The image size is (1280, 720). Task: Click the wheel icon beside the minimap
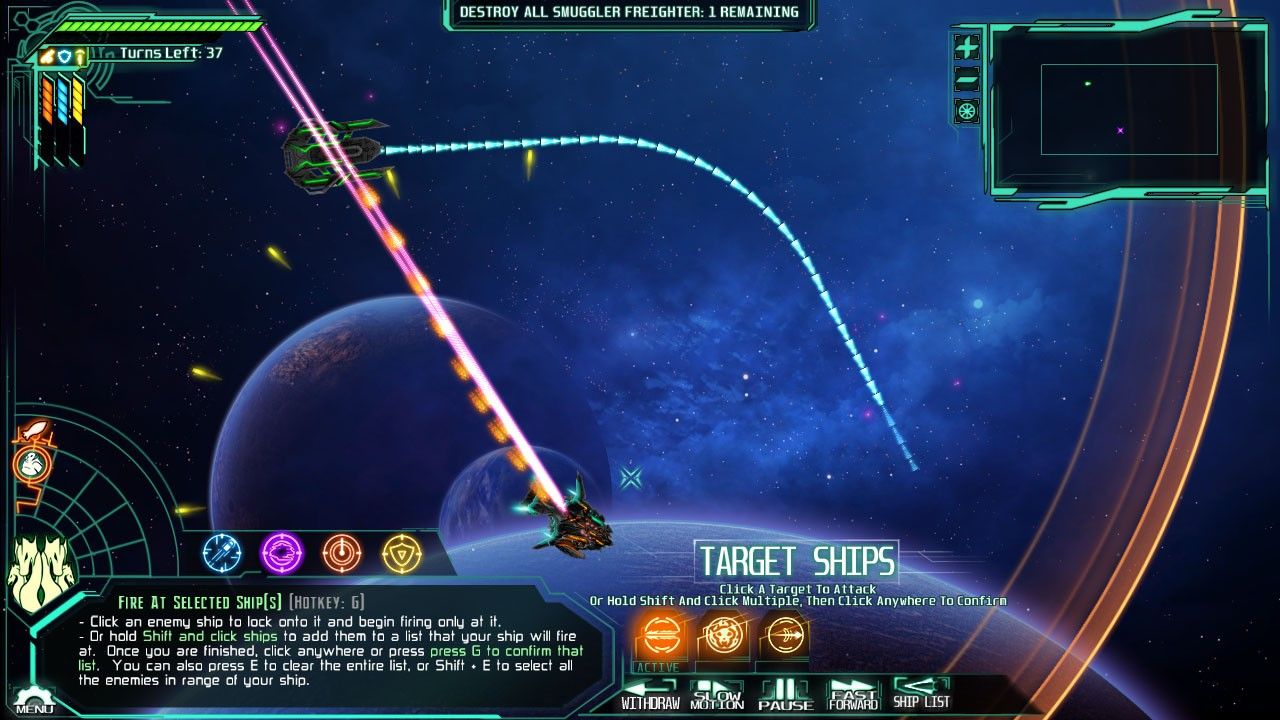[x=967, y=111]
